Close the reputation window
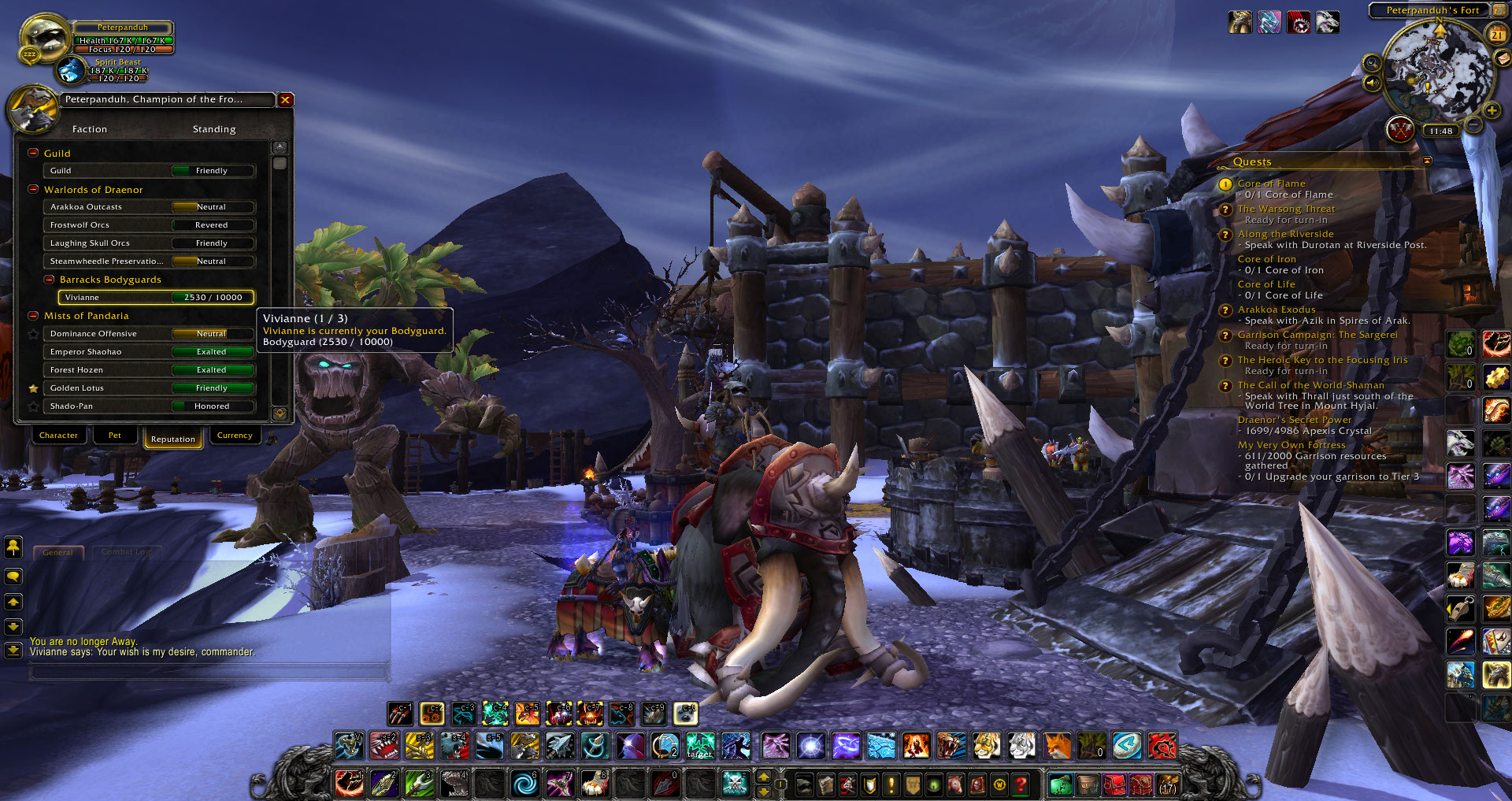 [x=285, y=100]
